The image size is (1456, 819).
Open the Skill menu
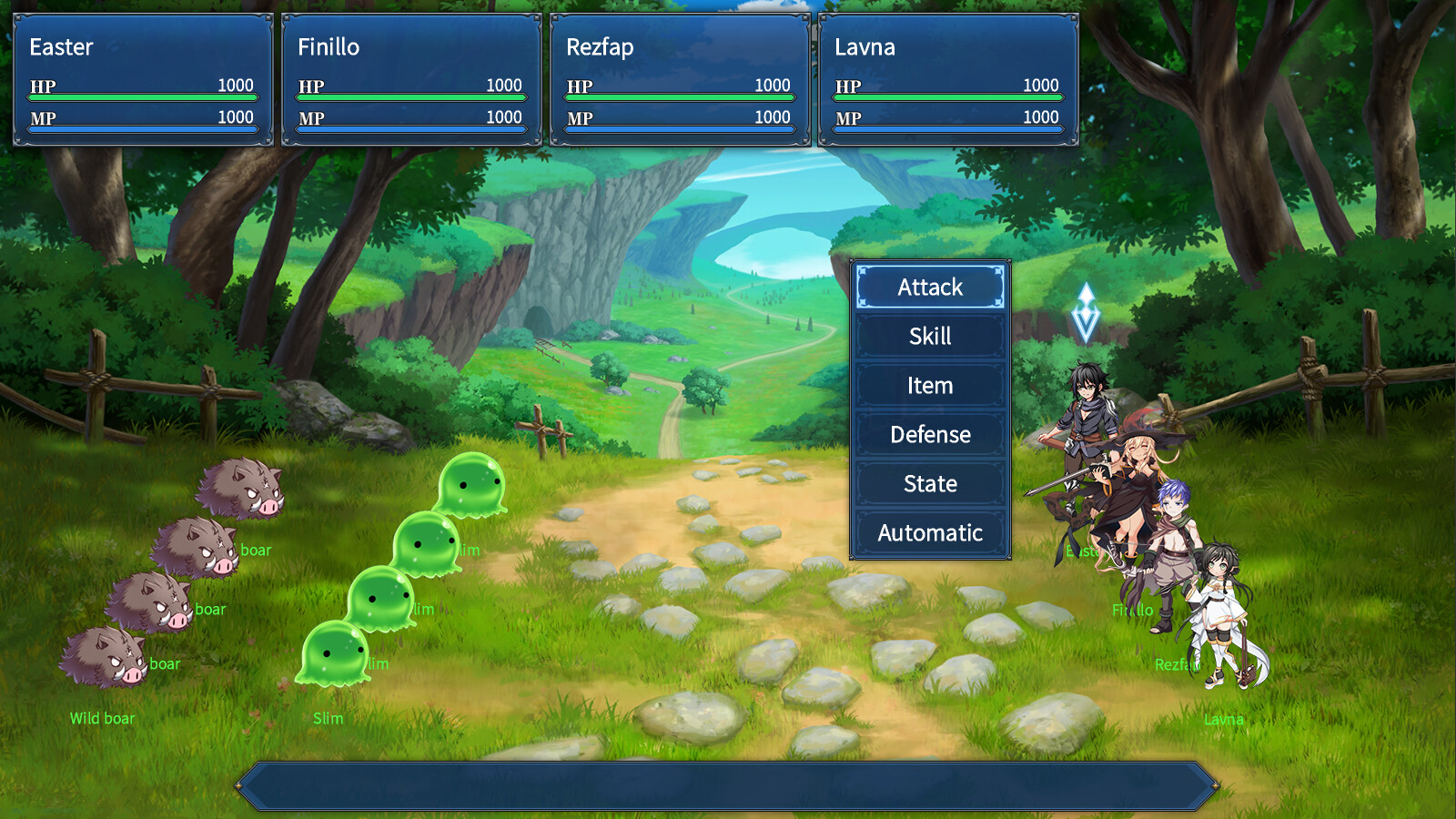coord(929,336)
